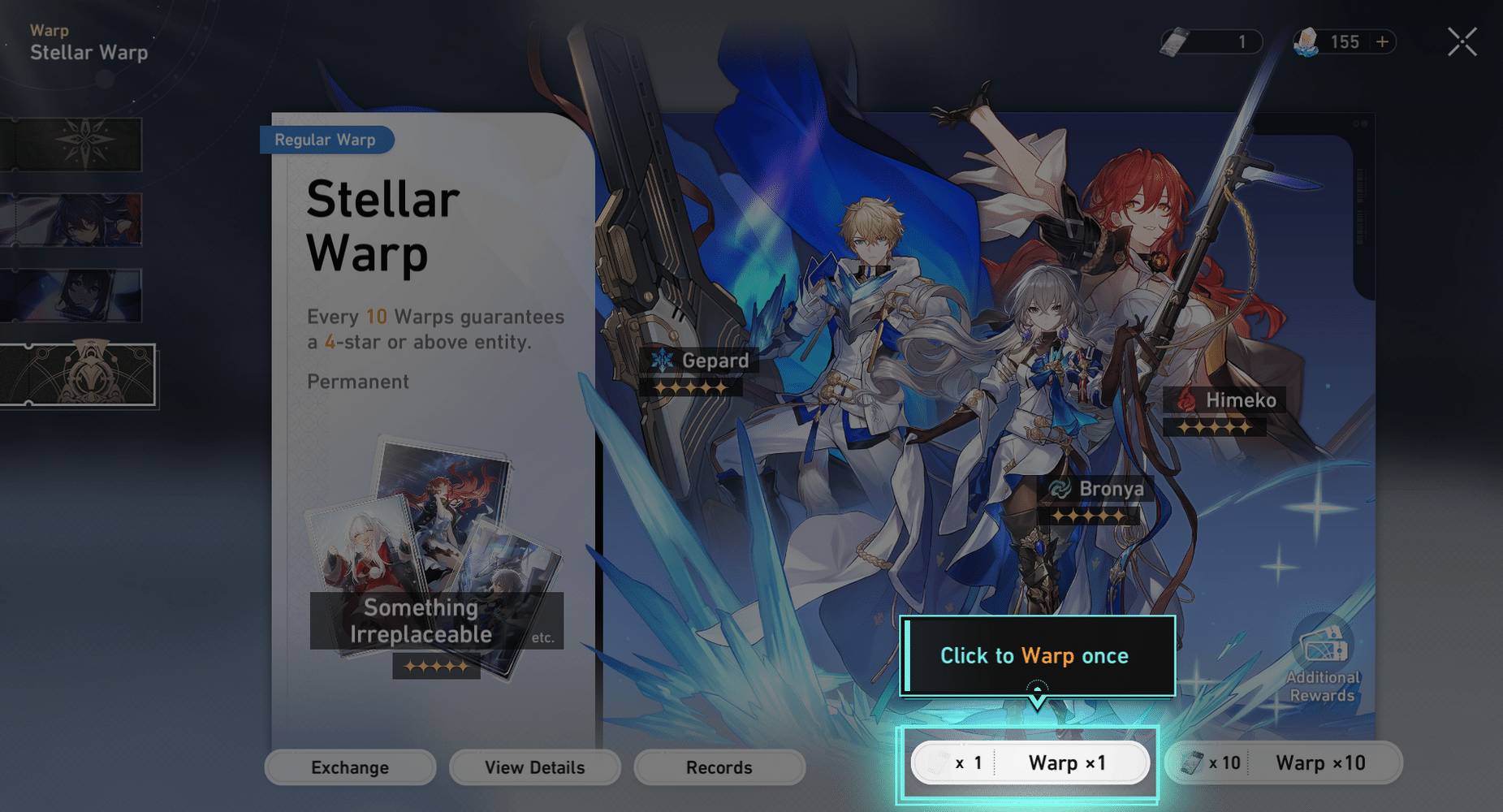The height and width of the screenshot is (812, 1503).
Task: Switch to the character event warp banner
Action: 73,219
